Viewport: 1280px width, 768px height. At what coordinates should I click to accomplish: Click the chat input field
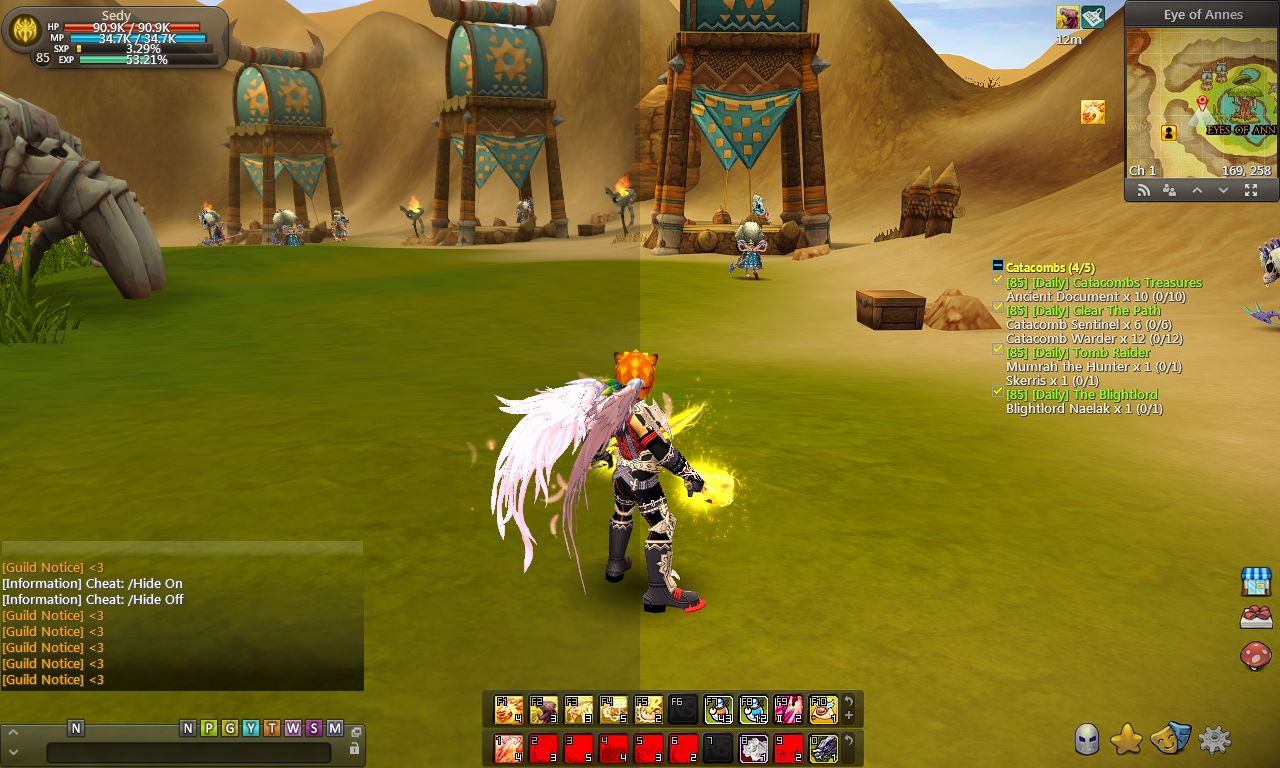[188, 752]
